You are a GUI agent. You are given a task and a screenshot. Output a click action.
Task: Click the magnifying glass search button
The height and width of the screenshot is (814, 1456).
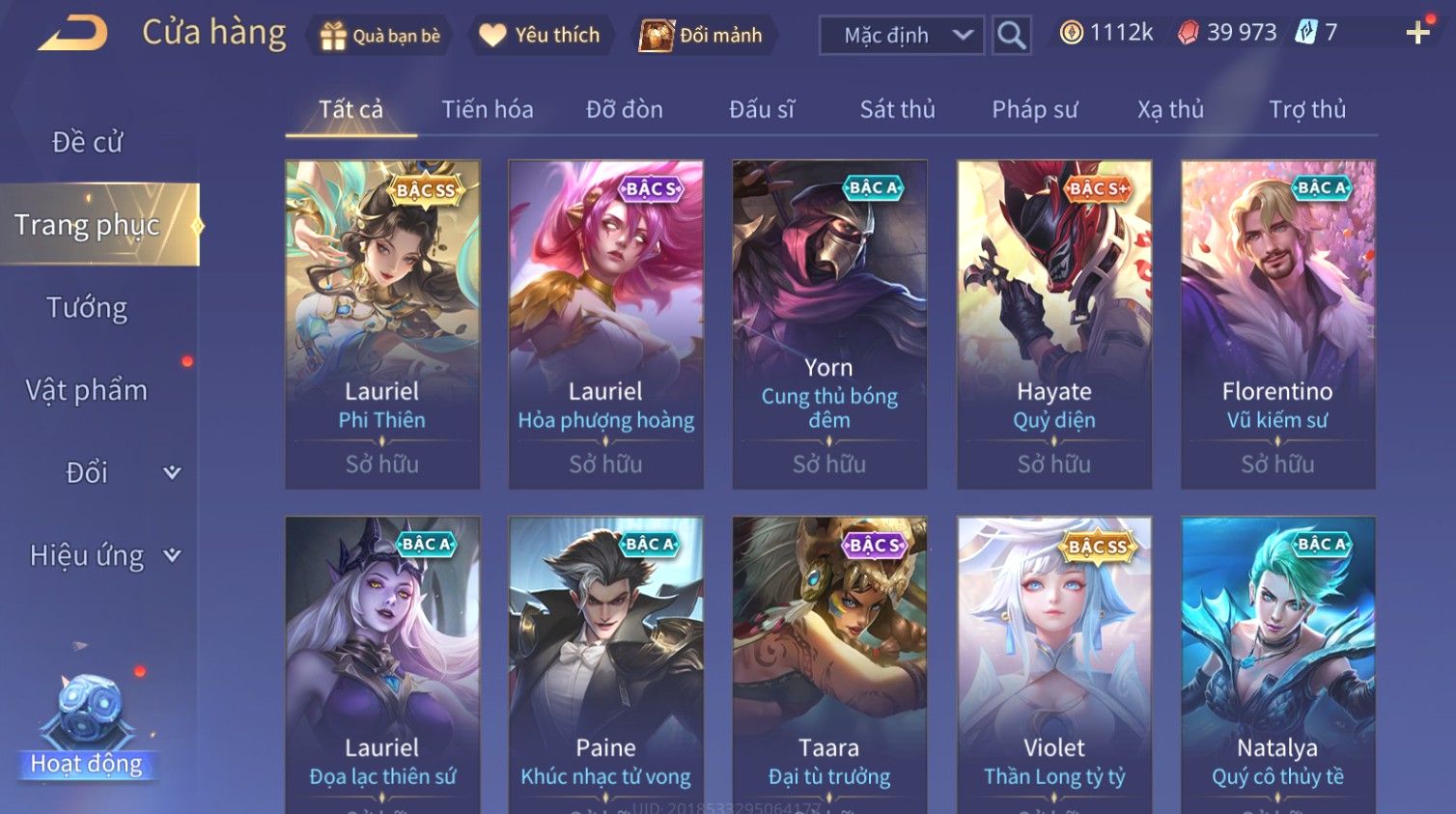pos(1011,36)
